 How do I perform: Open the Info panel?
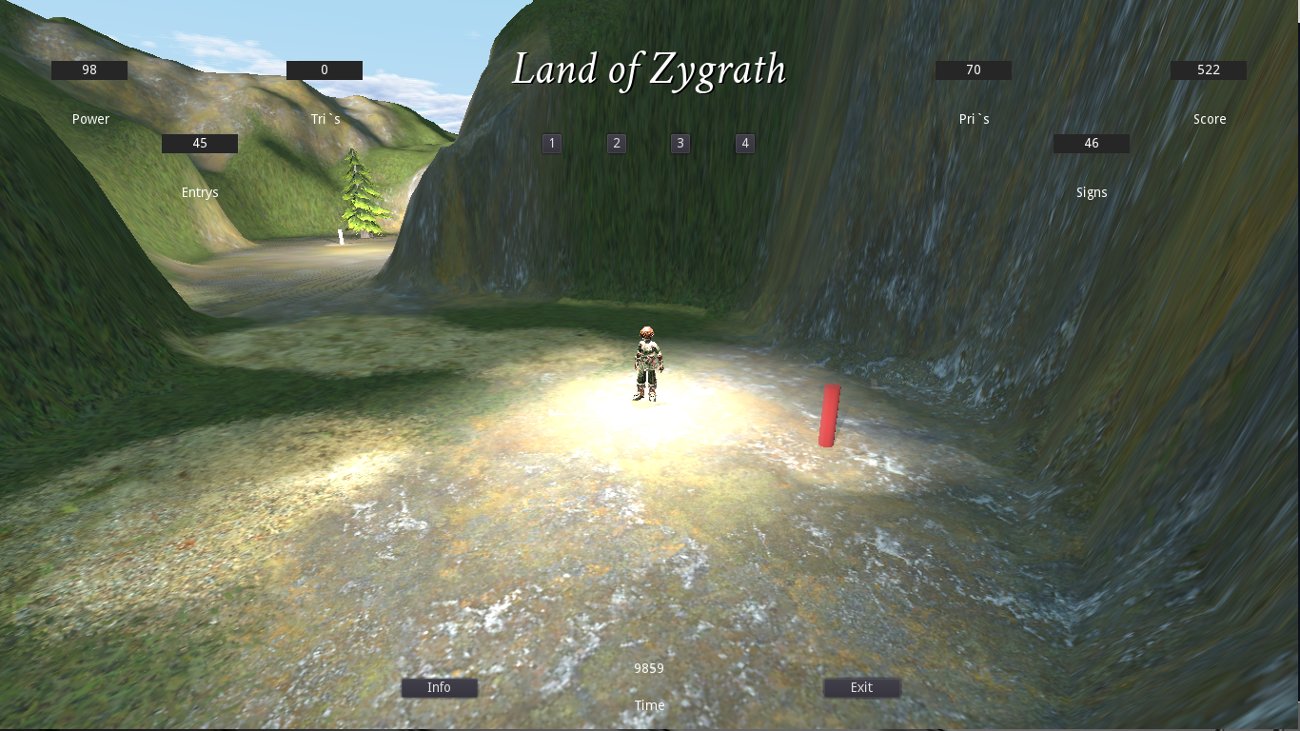point(440,687)
